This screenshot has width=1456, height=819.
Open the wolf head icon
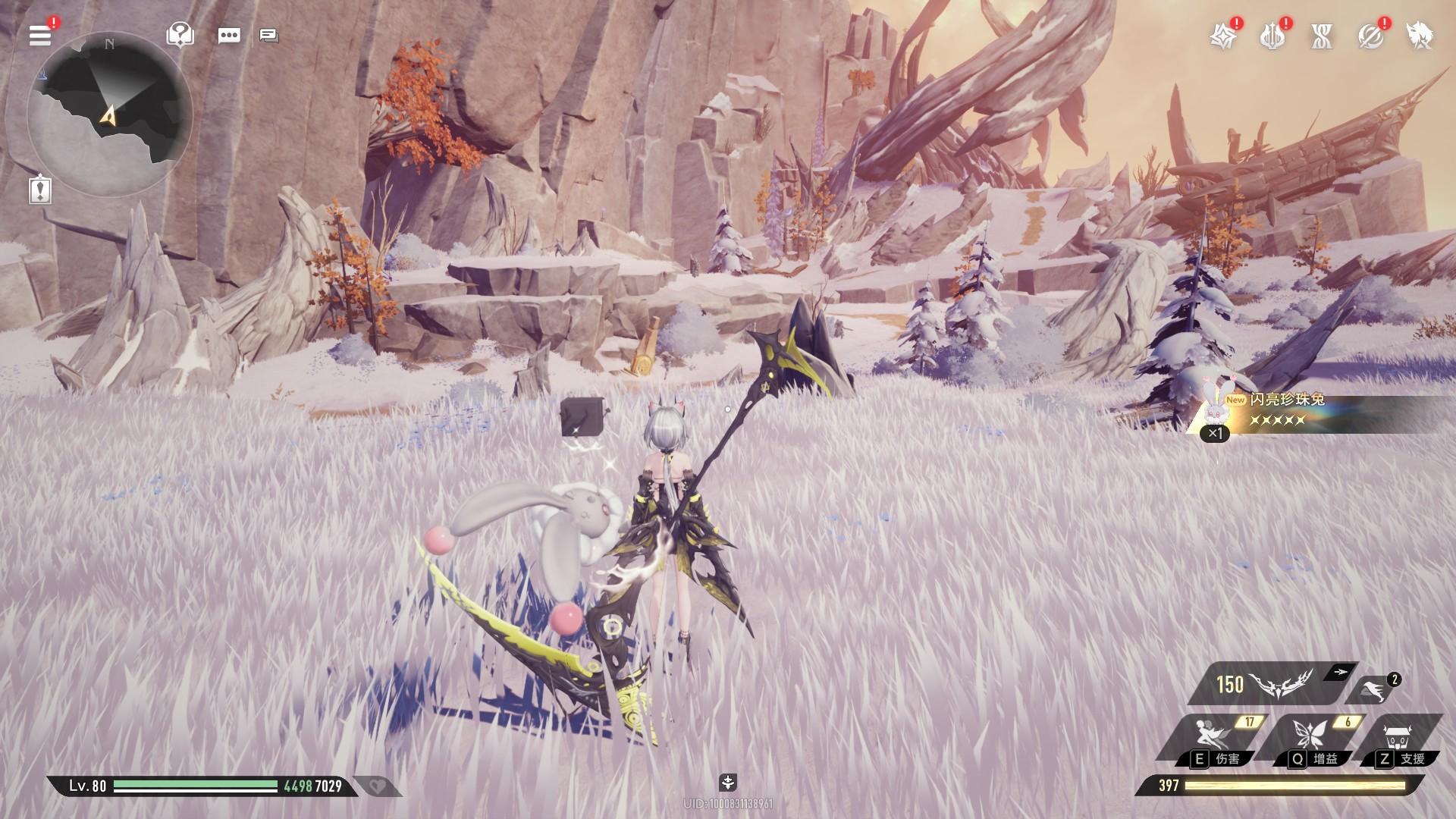pos(1419,36)
